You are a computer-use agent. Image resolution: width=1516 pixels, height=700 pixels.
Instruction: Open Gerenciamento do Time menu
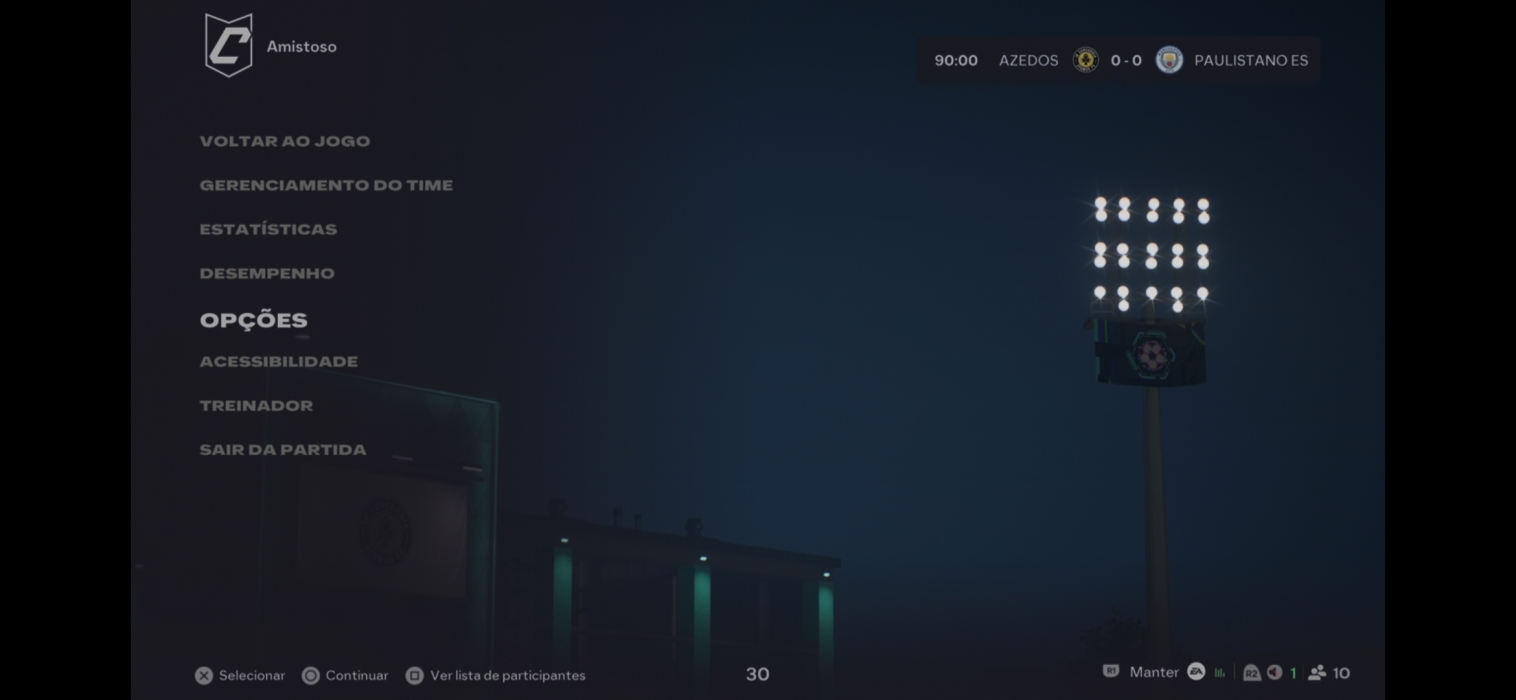tap(326, 185)
